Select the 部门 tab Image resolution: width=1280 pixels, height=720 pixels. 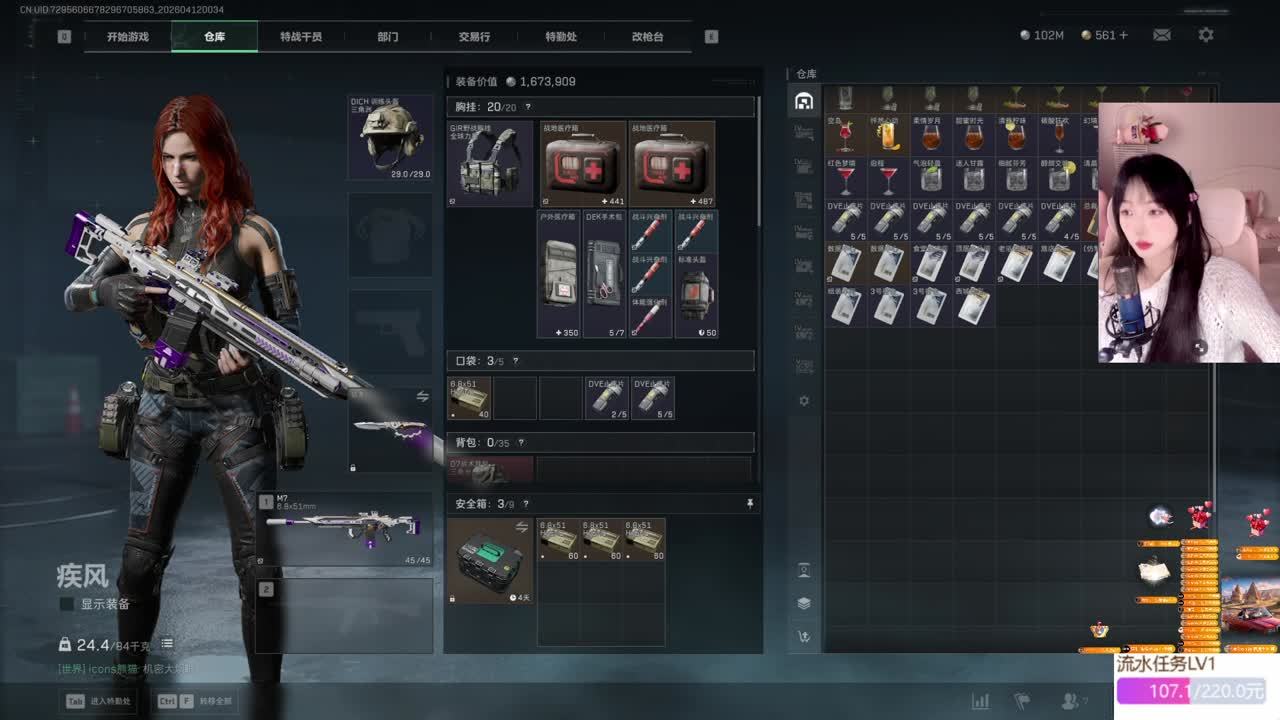coord(388,36)
